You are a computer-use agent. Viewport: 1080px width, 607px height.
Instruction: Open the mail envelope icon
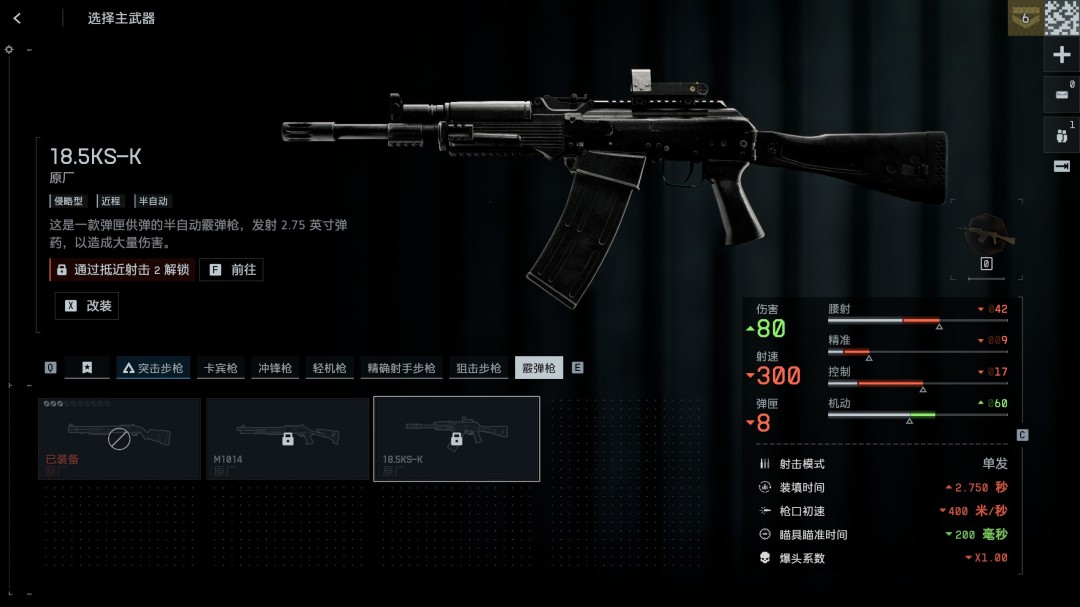[1061, 95]
